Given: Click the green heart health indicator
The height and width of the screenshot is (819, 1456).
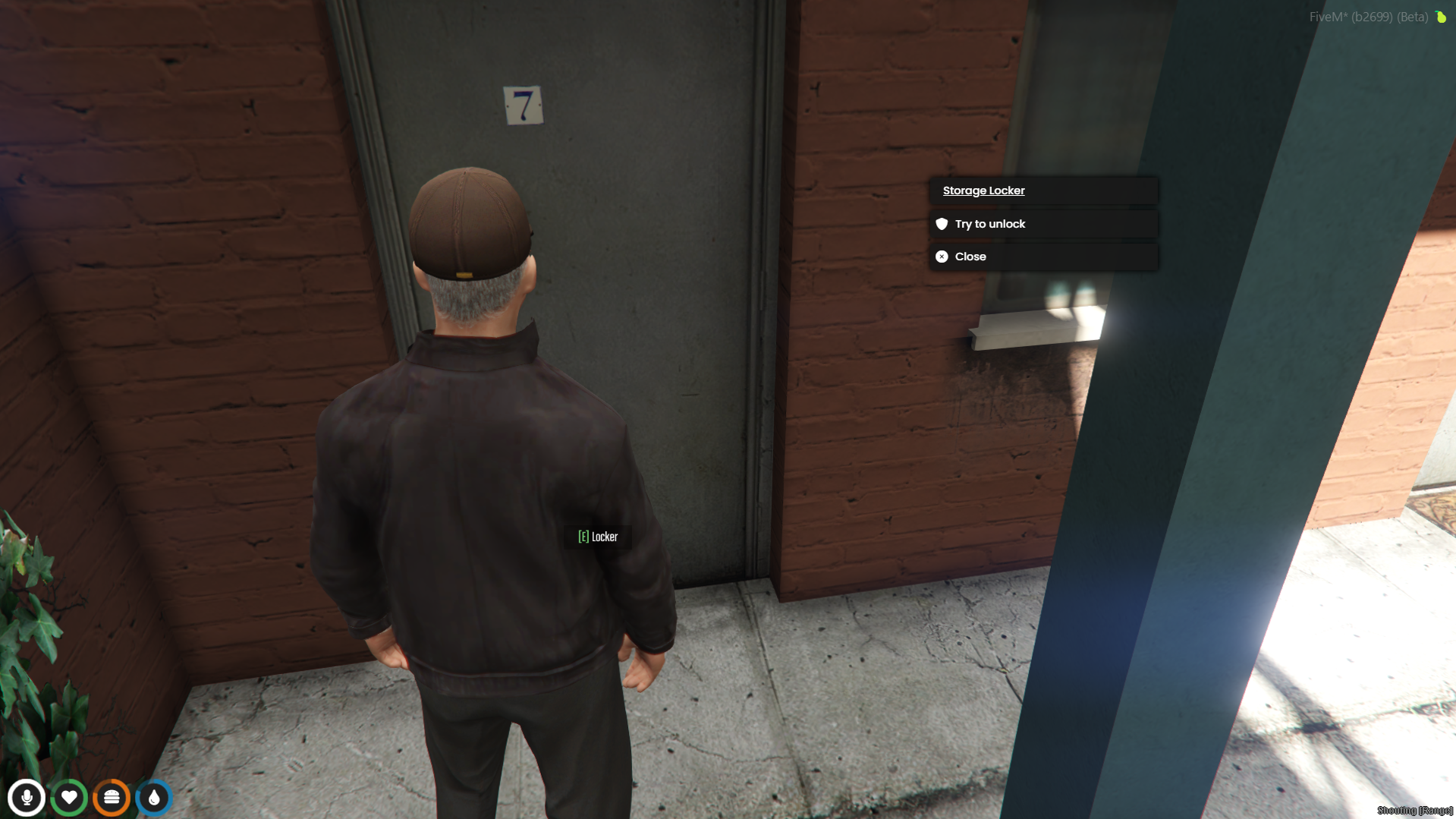Looking at the screenshot, I should click(69, 797).
